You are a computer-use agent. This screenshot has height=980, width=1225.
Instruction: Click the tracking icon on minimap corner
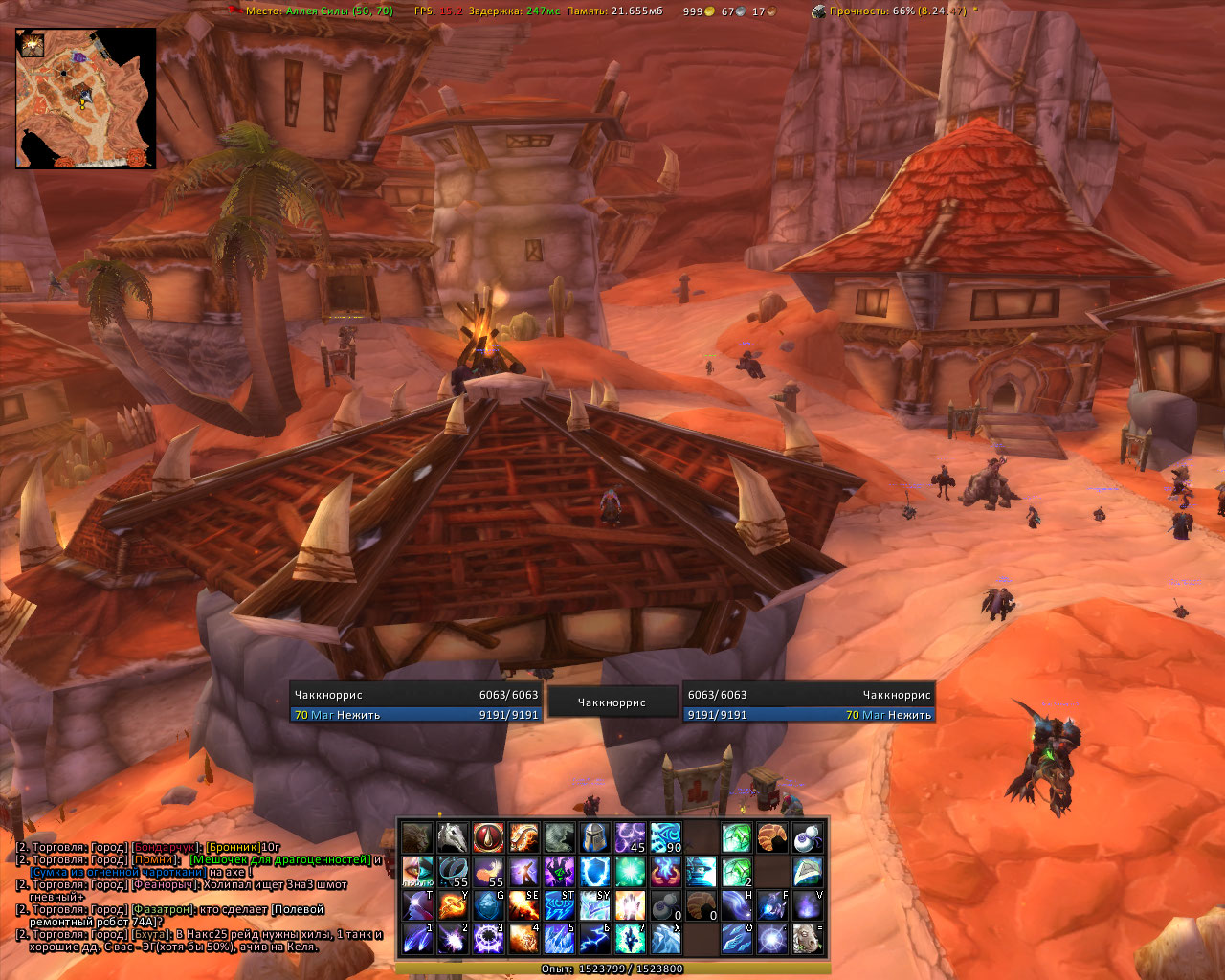click(x=31, y=44)
